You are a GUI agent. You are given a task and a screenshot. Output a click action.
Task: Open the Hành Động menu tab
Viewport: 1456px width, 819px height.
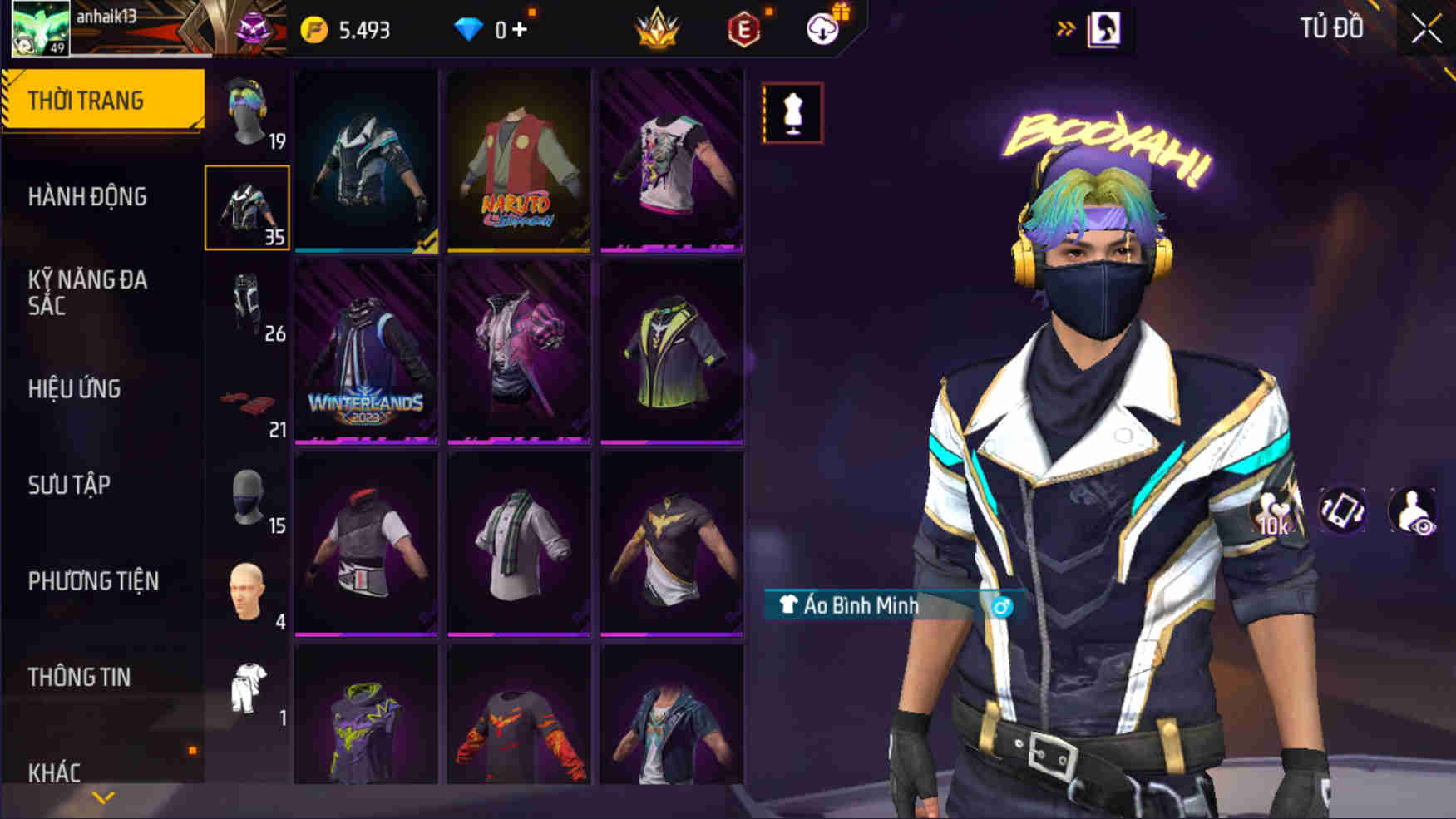pos(87,197)
